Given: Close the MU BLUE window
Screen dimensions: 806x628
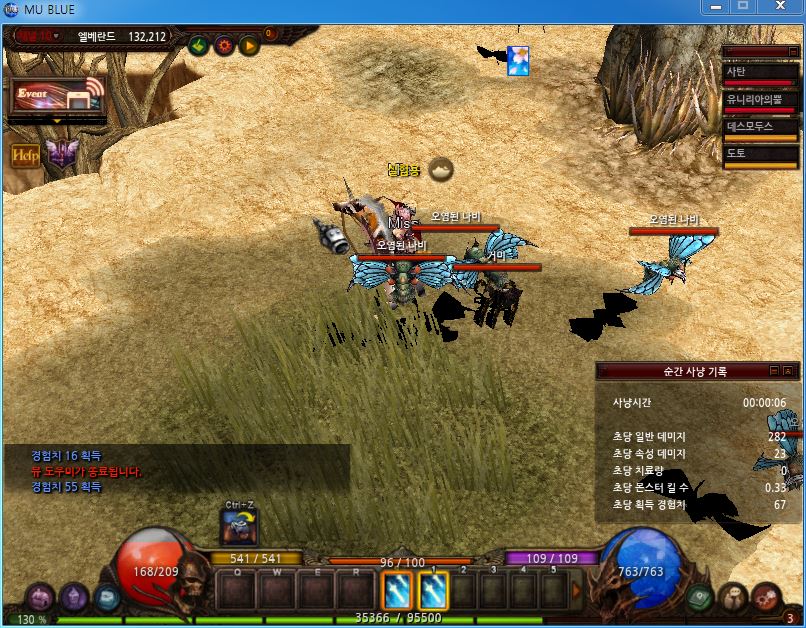Looking at the screenshot, I should [x=778, y=8].
